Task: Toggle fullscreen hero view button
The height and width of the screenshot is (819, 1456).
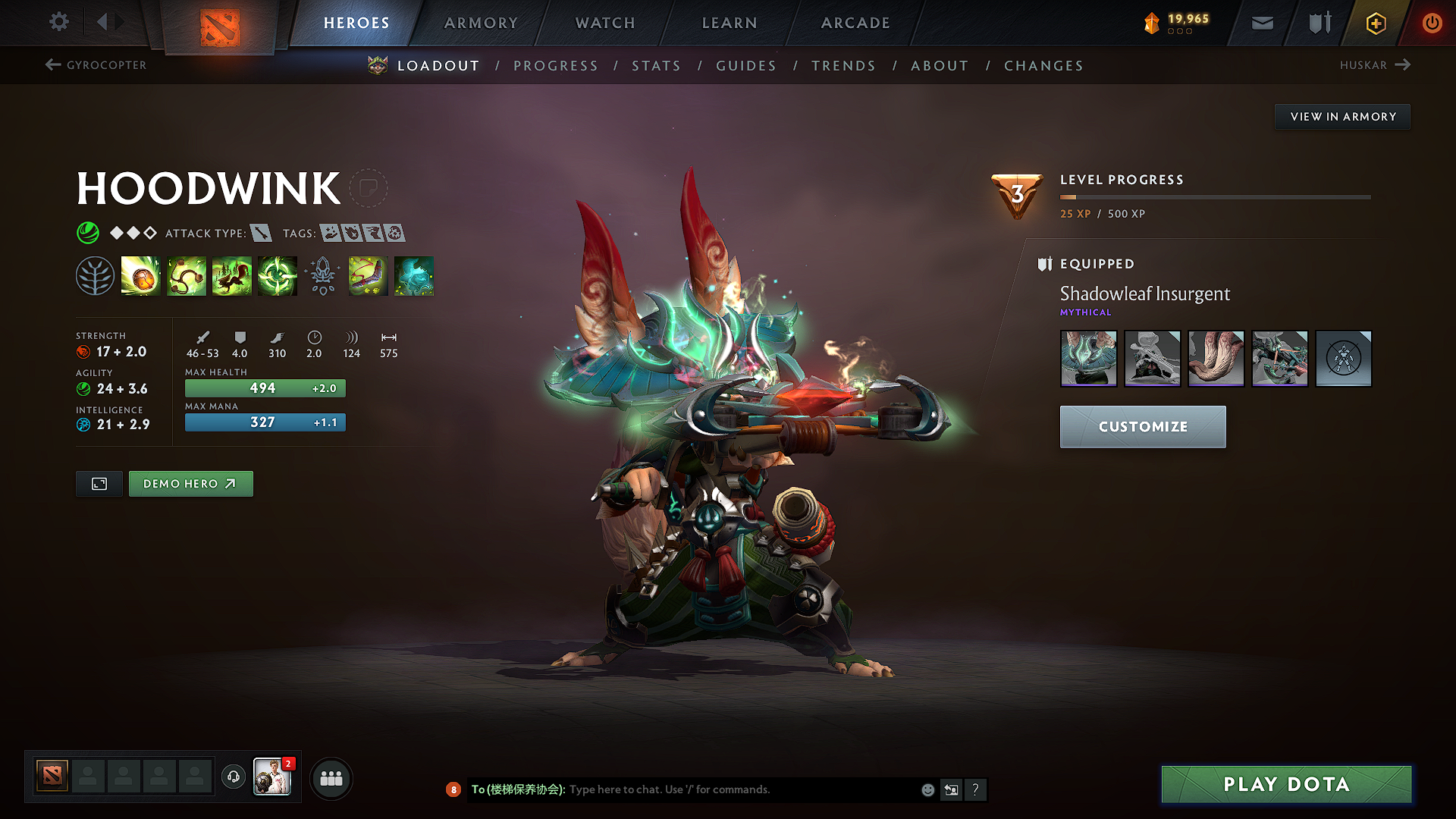Action: tap(99, 484)
